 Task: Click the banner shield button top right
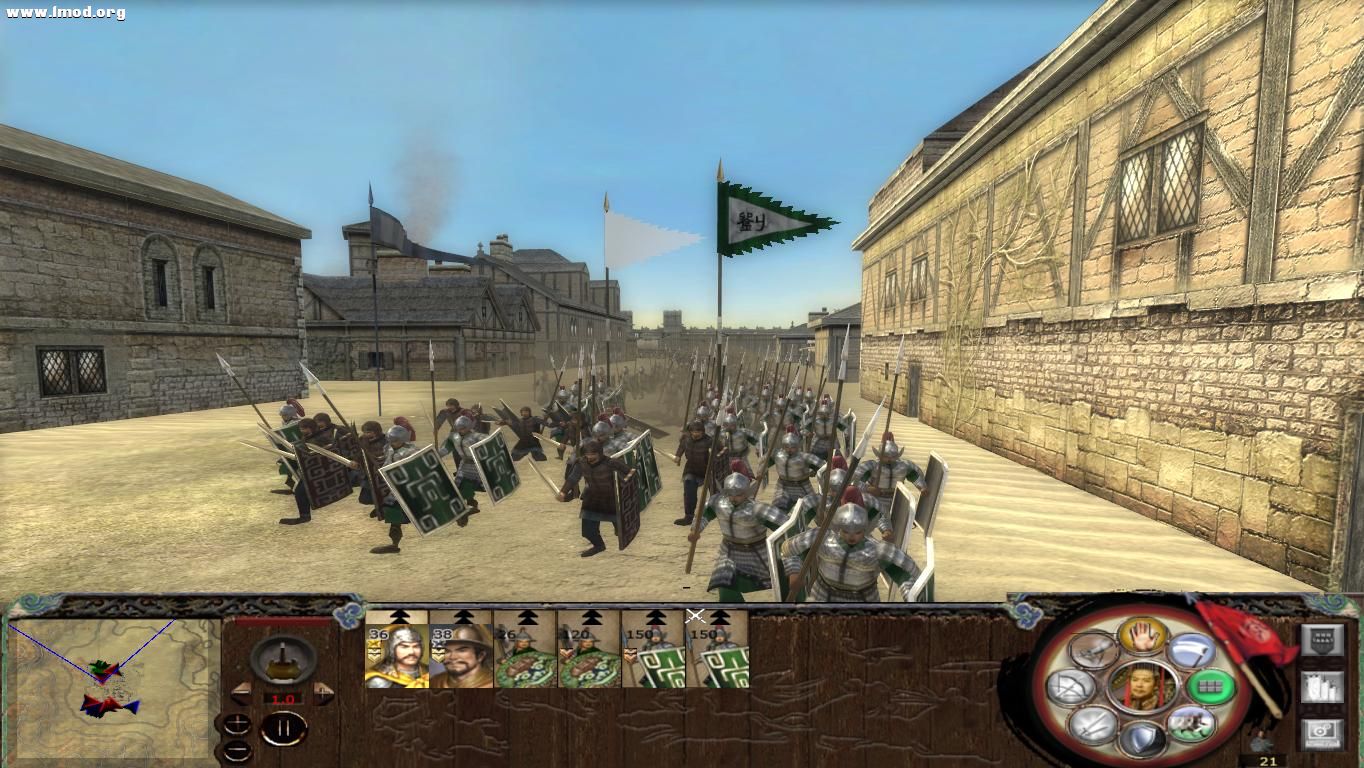point(1323,639)
